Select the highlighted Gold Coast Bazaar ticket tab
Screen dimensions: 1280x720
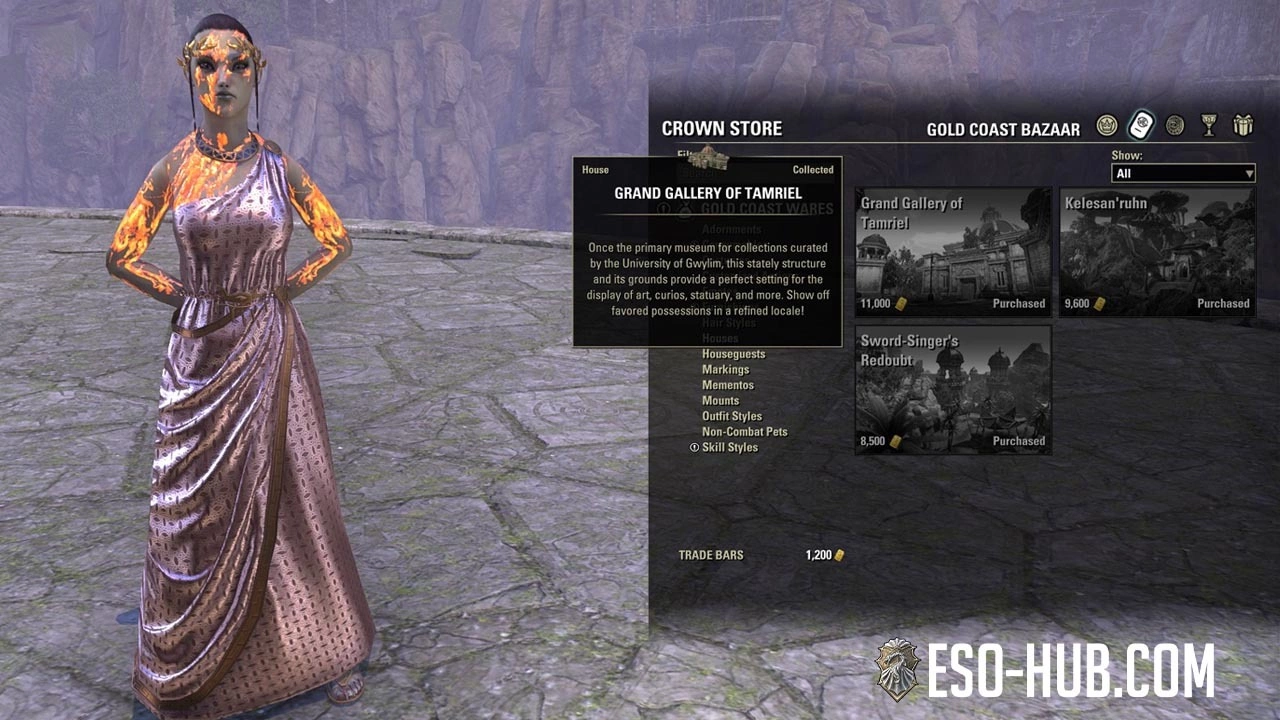(1141, 126)
